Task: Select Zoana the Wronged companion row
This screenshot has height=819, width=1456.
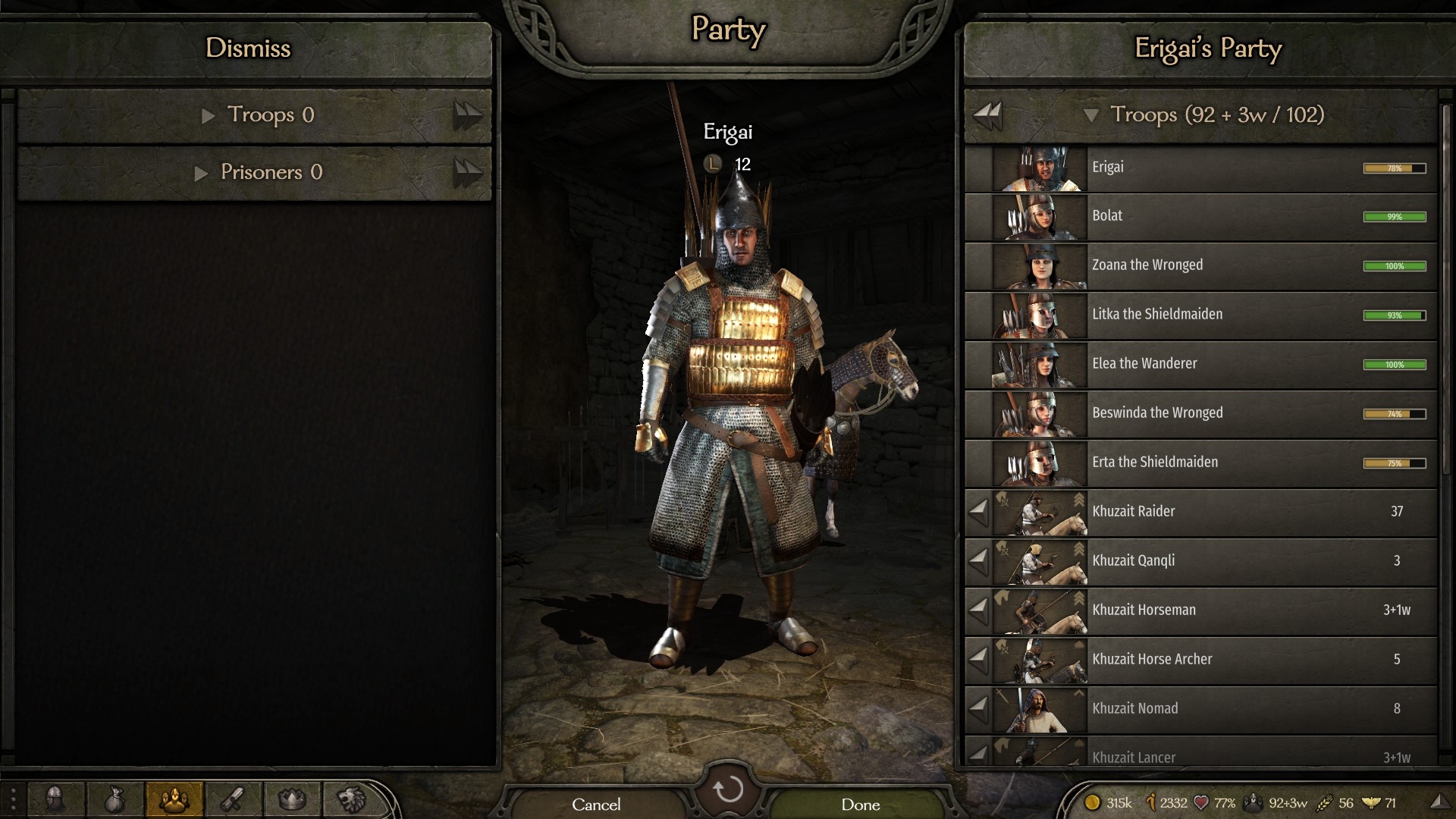Action: tap(1213, 265)
